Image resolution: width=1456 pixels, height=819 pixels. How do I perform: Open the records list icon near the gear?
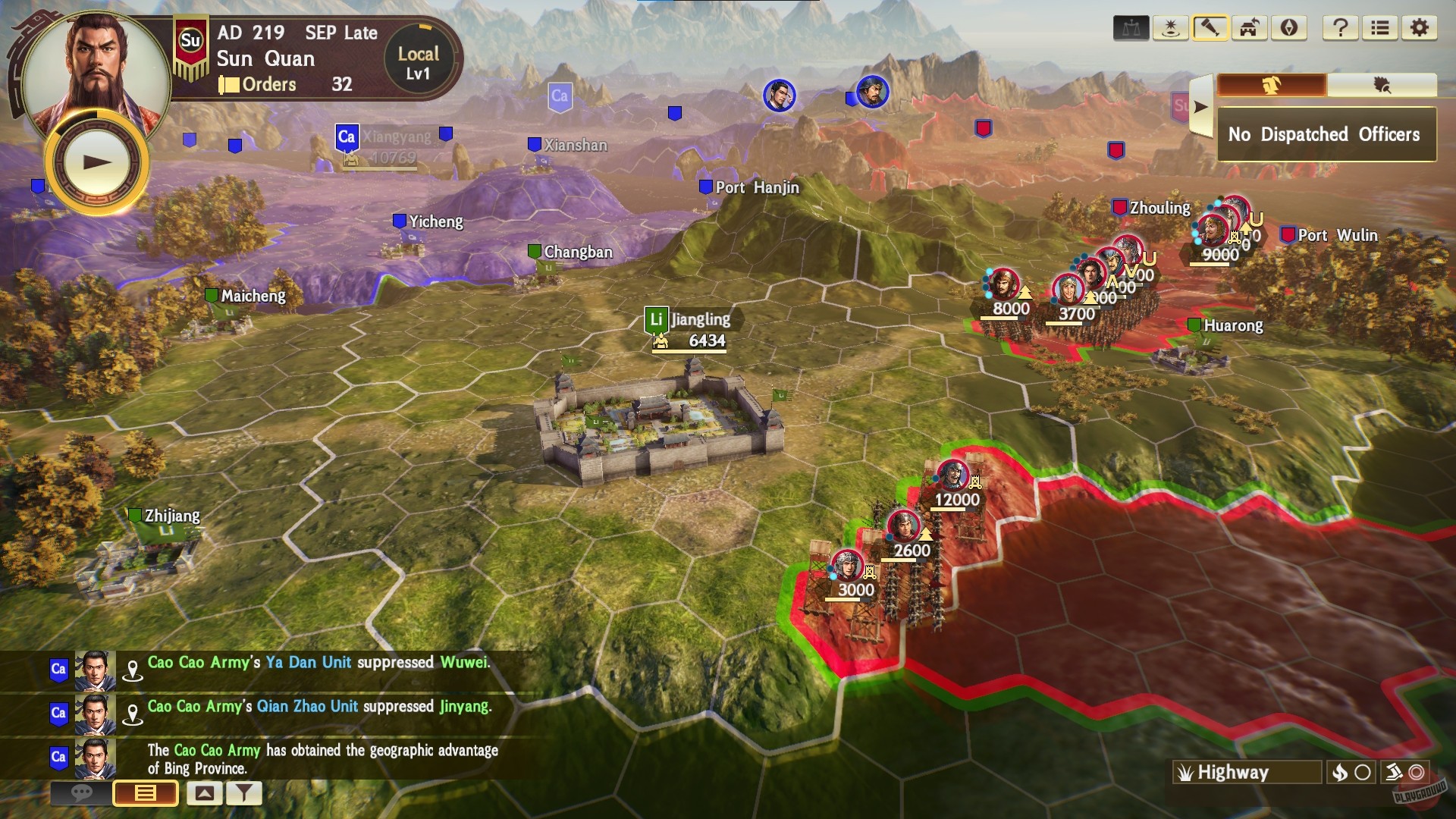click(1380, 28)
